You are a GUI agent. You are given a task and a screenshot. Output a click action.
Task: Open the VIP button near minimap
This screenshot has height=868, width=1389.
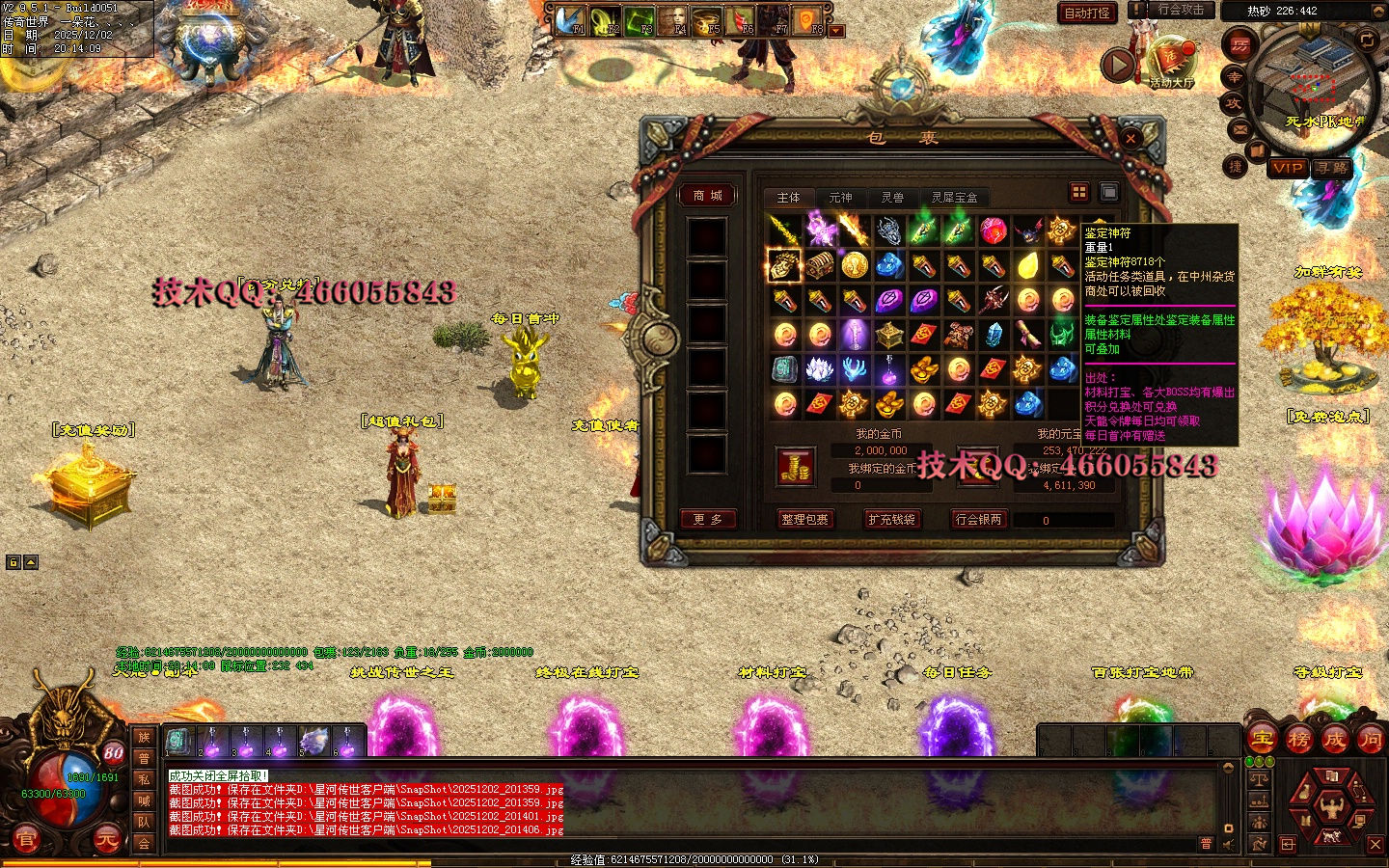(1288, 168)
